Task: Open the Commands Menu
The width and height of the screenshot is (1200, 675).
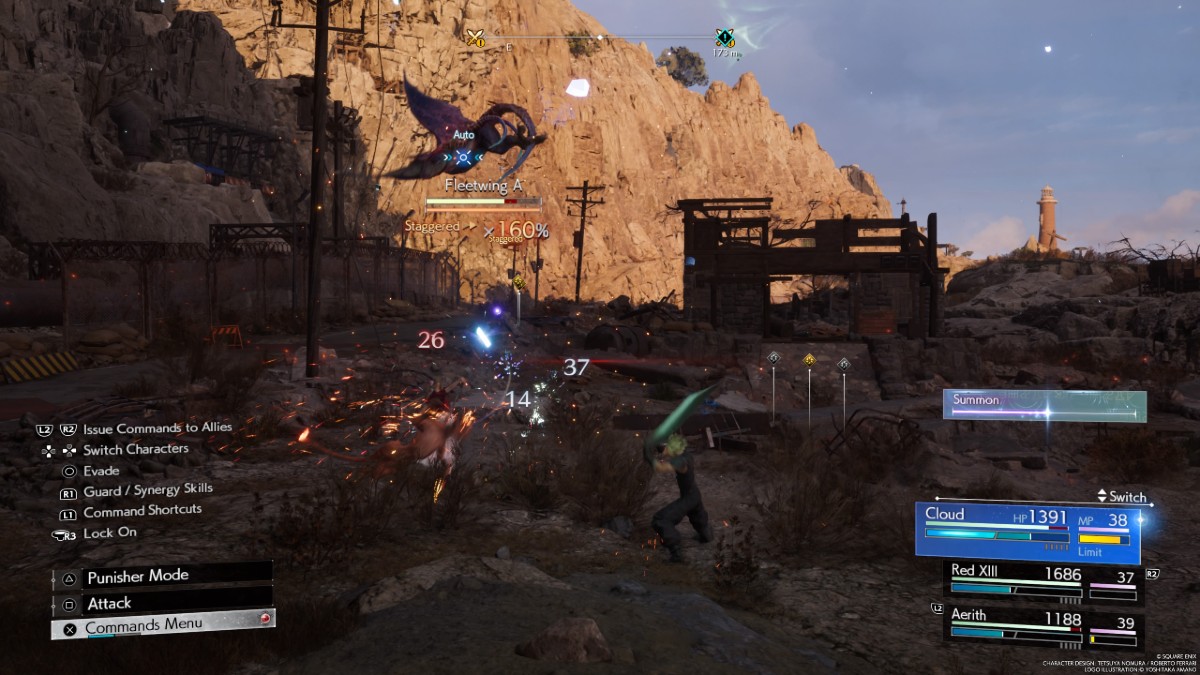Action: [162, 625]
